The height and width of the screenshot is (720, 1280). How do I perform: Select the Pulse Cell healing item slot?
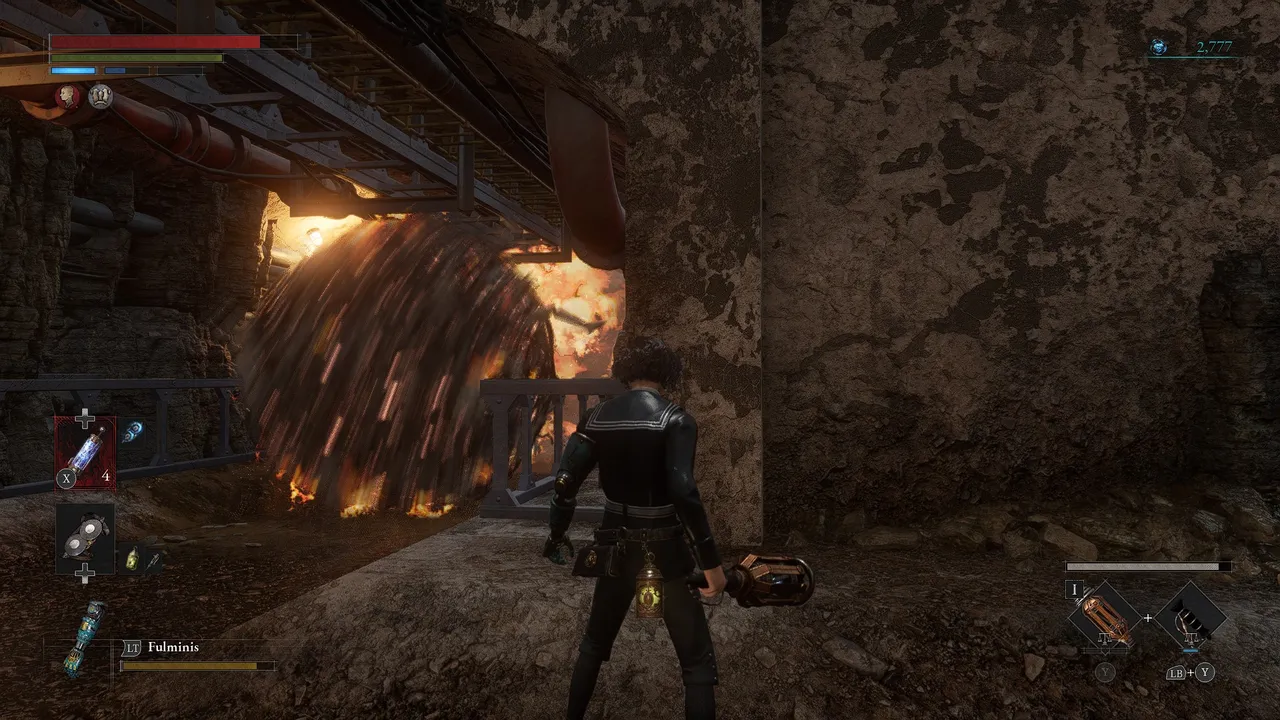coord(85,452)
